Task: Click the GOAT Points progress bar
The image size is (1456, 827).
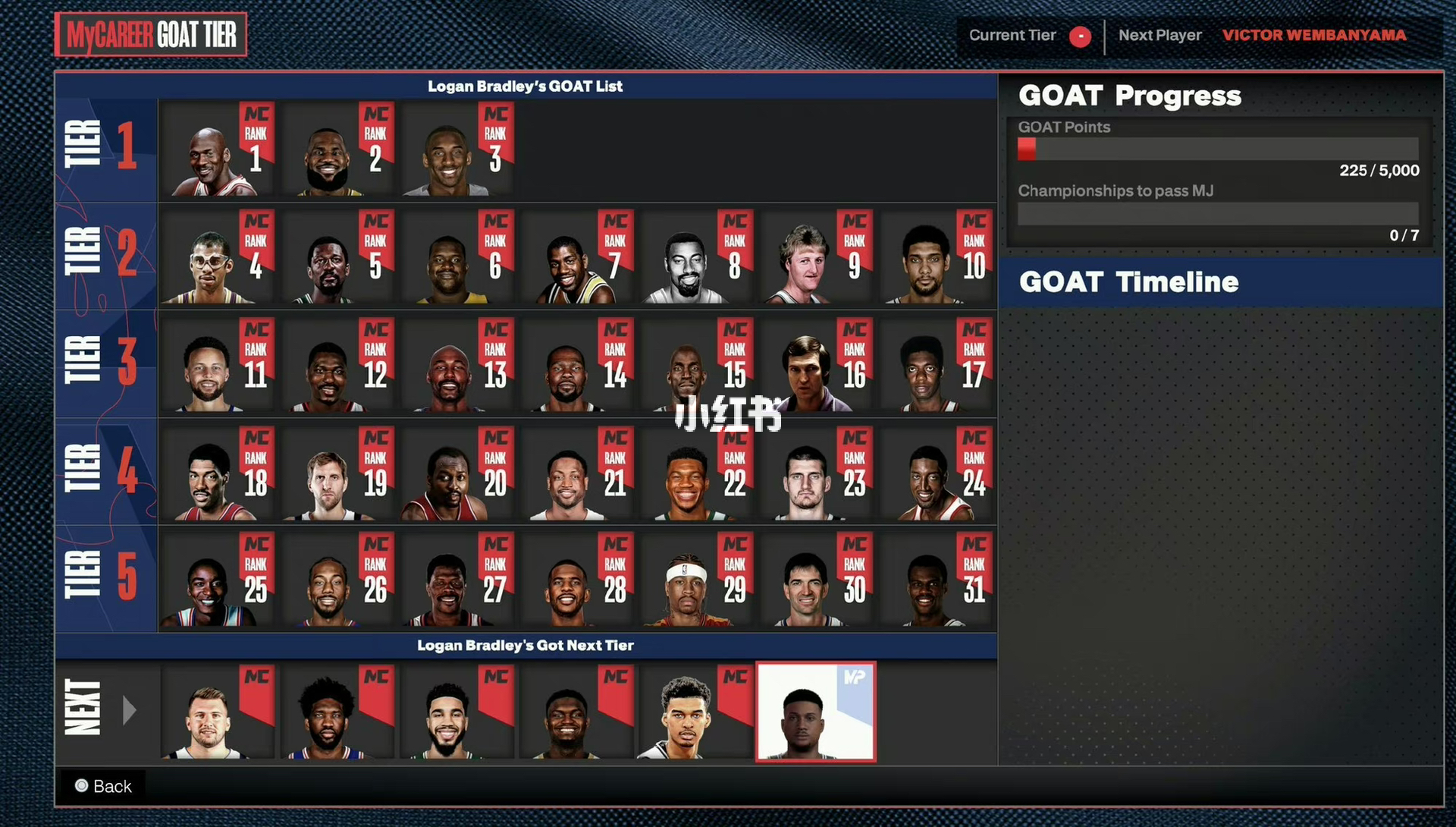Action: tap(1217, 149)
